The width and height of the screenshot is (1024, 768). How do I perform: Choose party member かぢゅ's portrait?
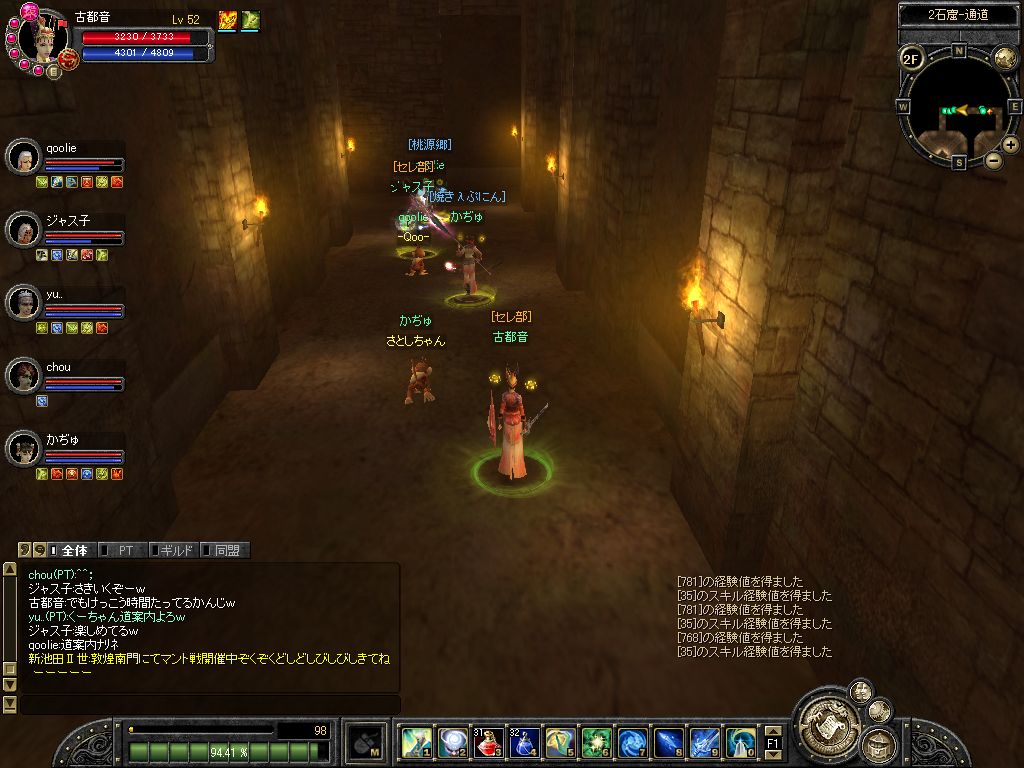point(22,447)
